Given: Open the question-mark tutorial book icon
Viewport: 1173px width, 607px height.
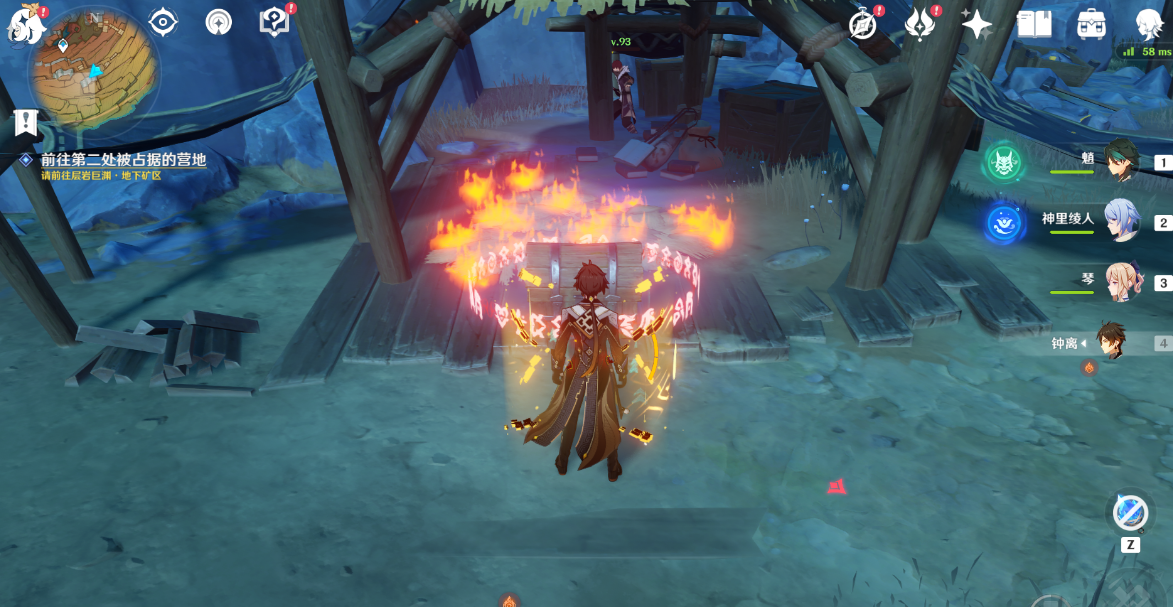Looking at the screenshot, I should coord(273,21).
